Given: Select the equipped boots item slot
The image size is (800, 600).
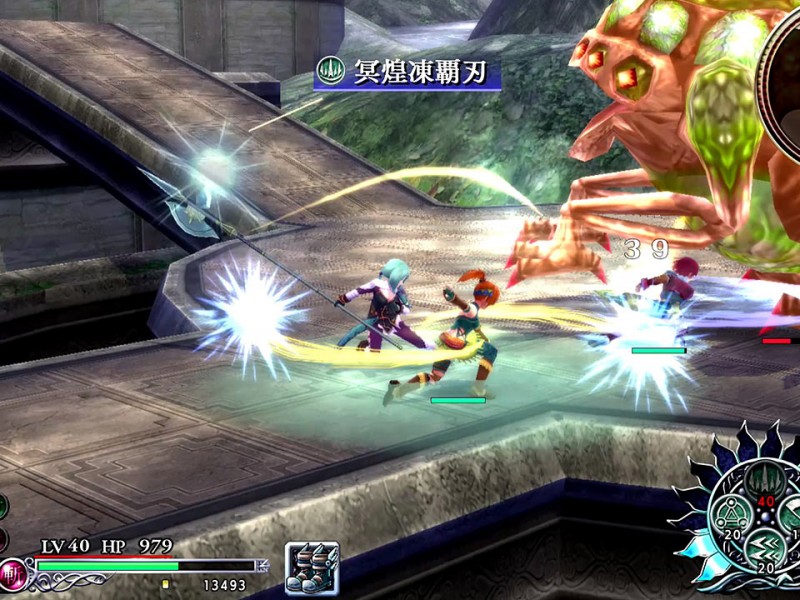Looking at the screenshot, I should click(x=312, y=567).
